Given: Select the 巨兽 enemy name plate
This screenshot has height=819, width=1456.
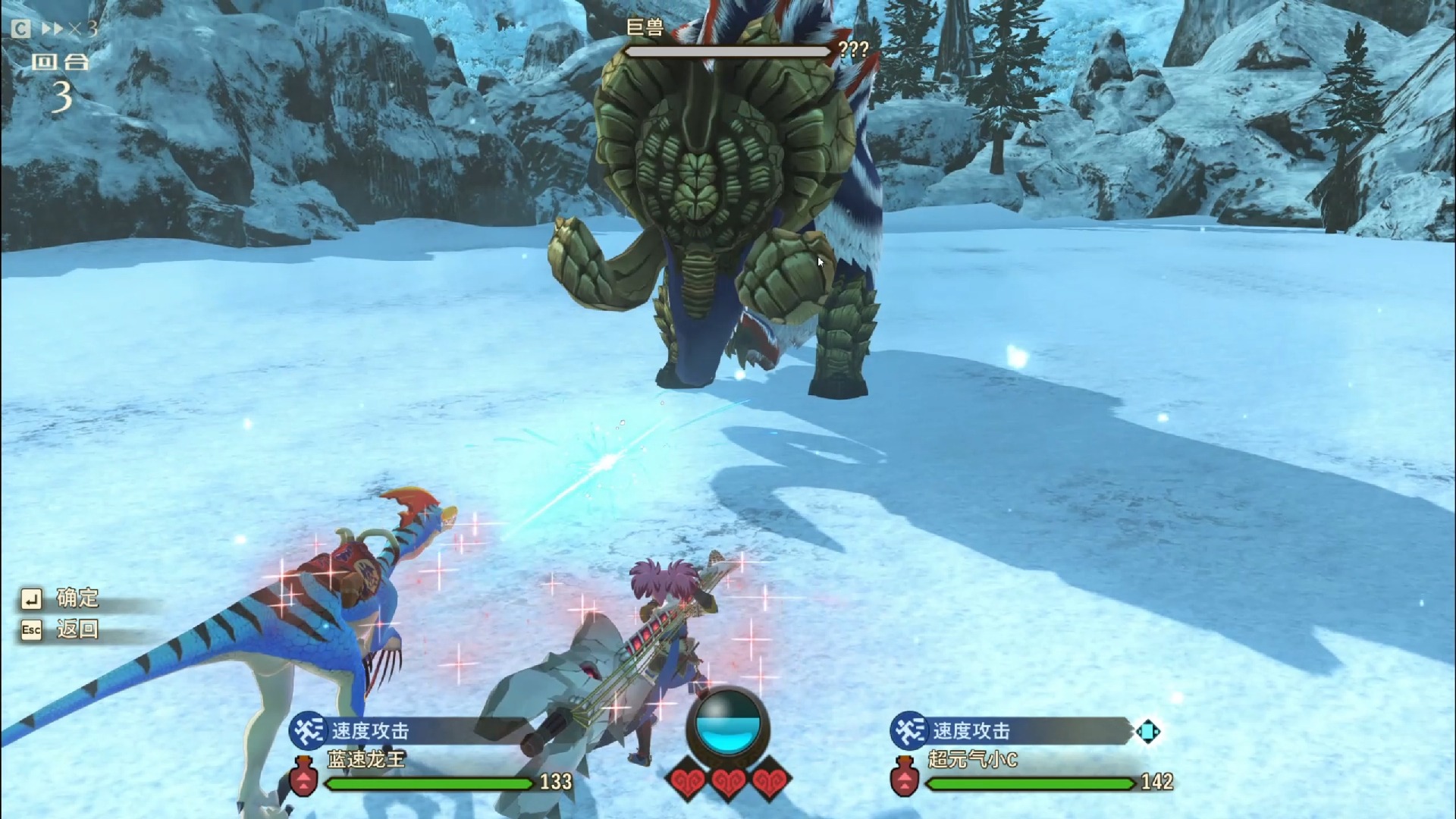Looking at the screenshot, I should pos(645,28).
